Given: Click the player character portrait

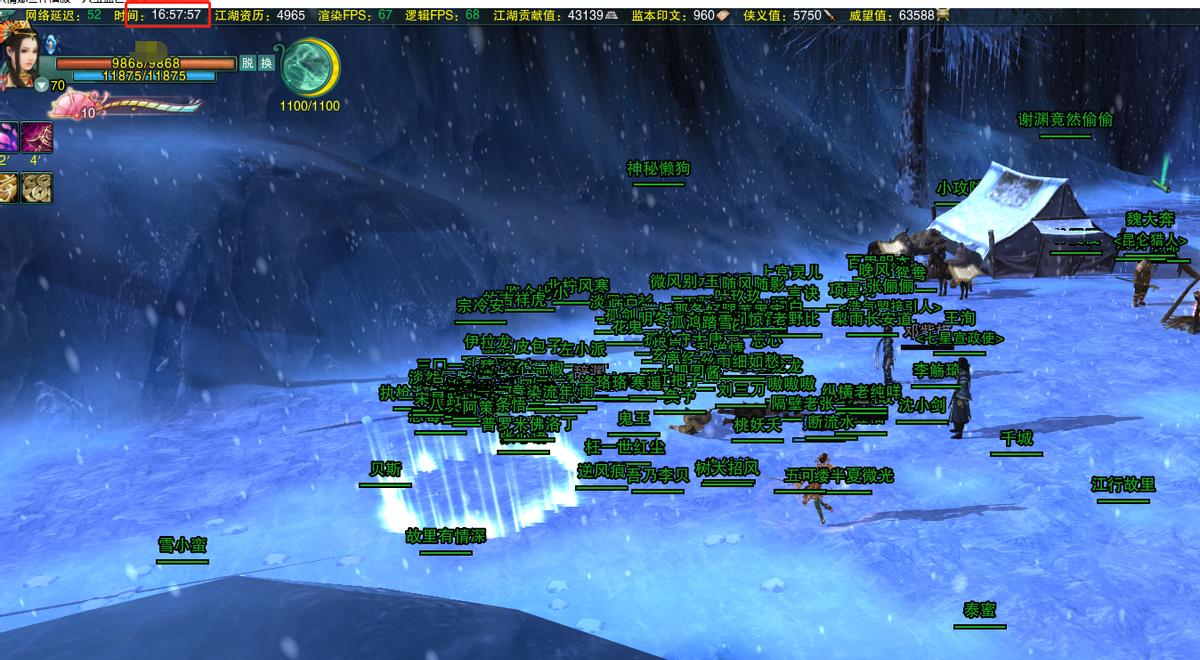Looking at the screenshot, I should click(x=20, y=58).
